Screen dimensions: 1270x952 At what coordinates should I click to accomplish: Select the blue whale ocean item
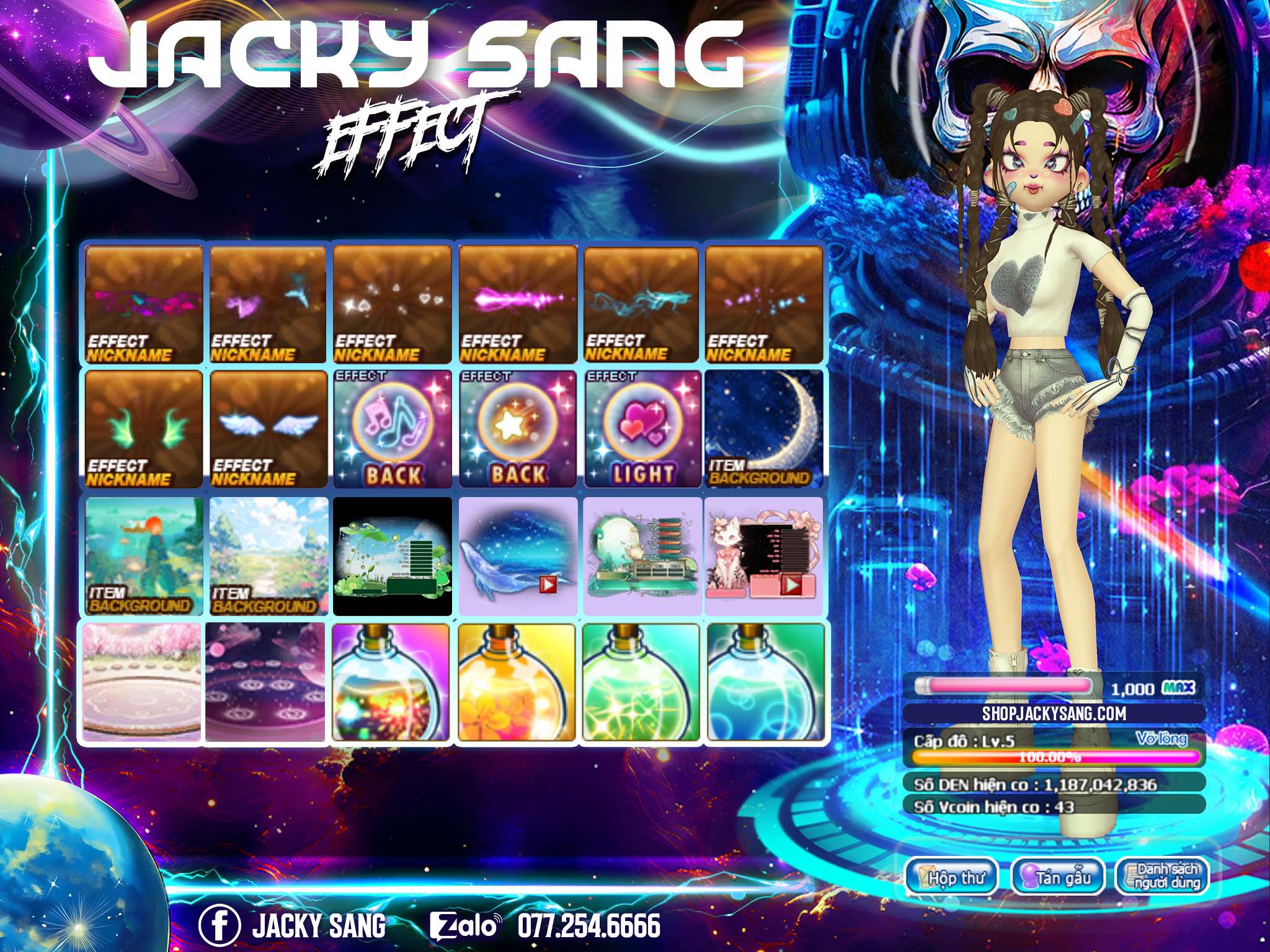coord(518,556)
